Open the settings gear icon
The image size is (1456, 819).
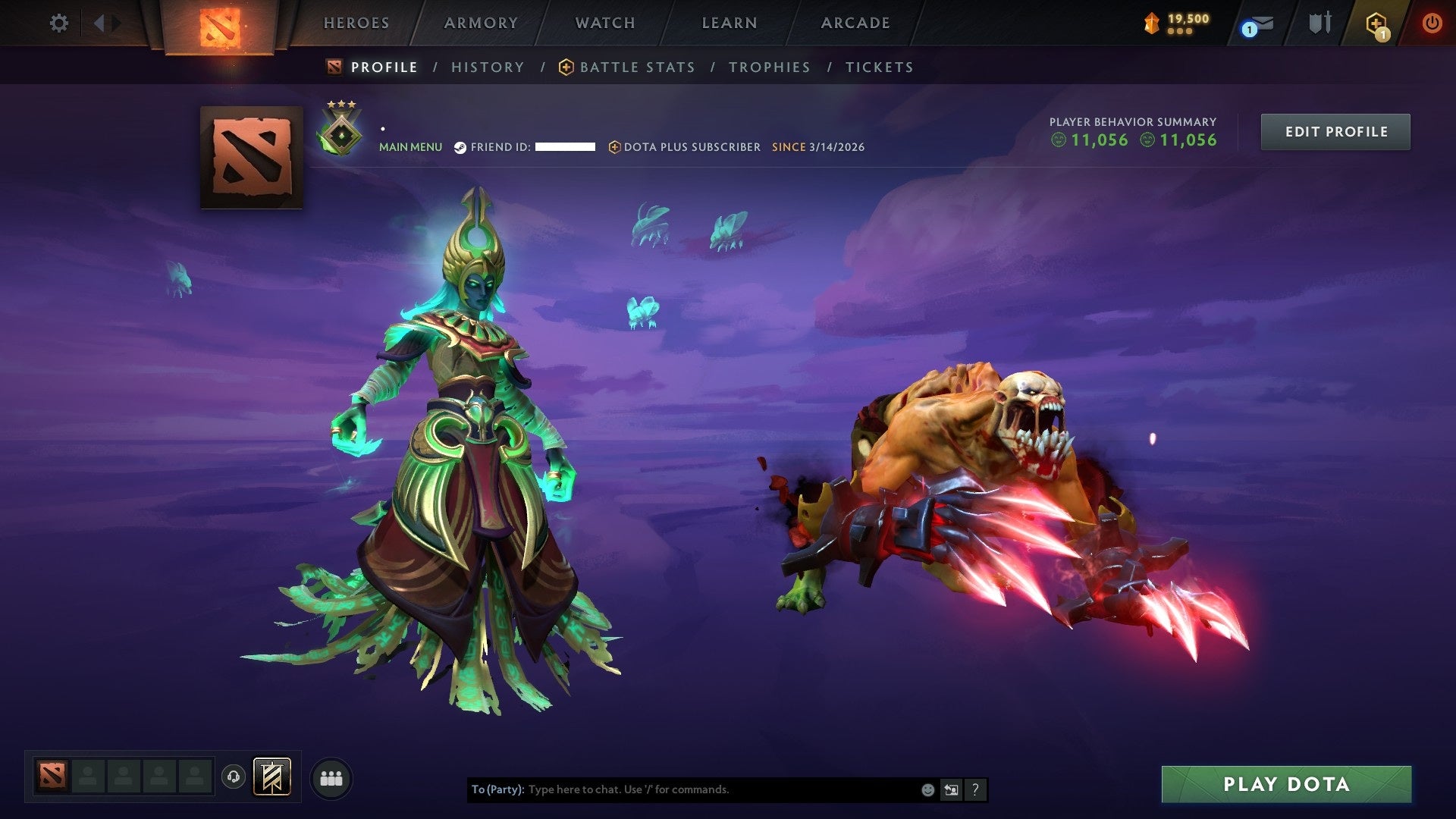[x=59, y=23]
